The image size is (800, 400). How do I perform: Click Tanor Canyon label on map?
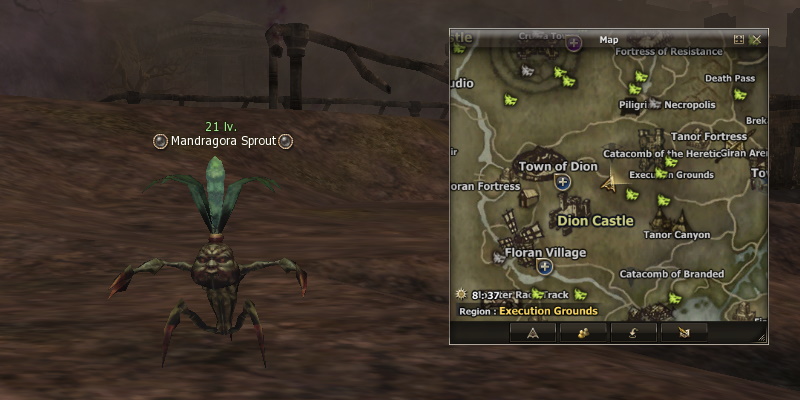(x=677, y=236)
